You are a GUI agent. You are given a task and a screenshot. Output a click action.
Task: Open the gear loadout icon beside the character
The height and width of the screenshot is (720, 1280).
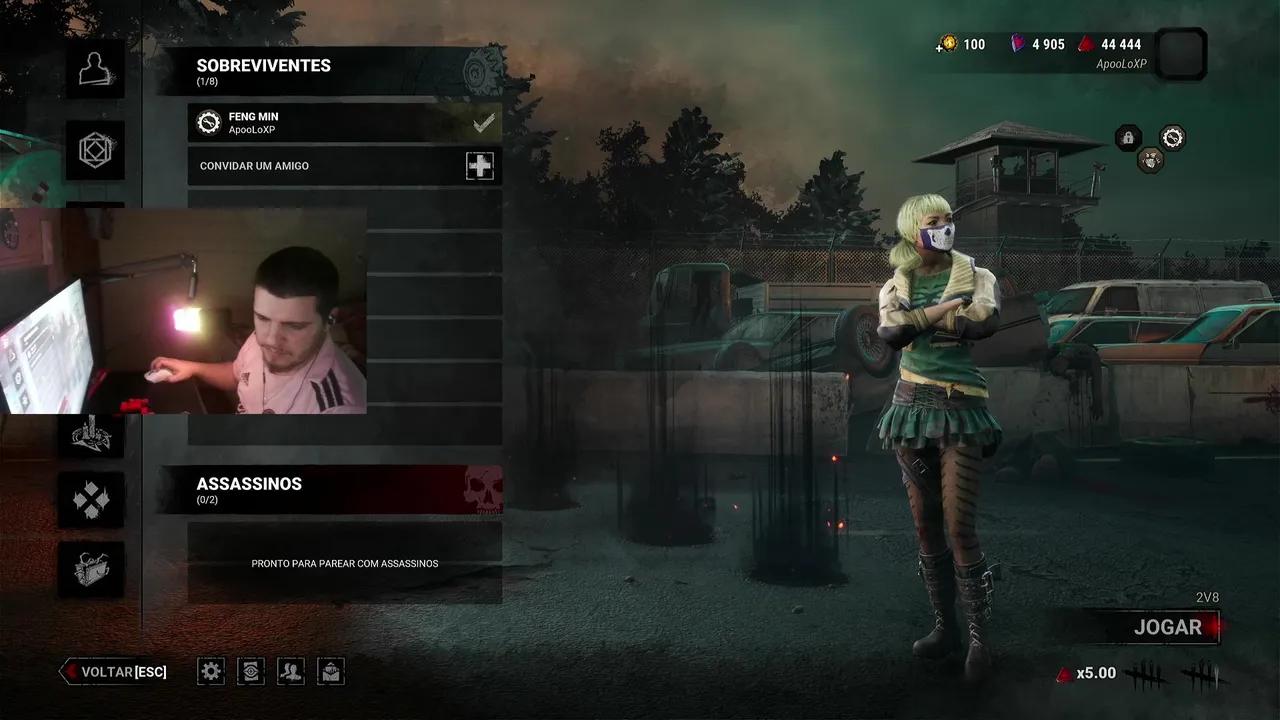pyautogui.click(x=1170, y=138)
